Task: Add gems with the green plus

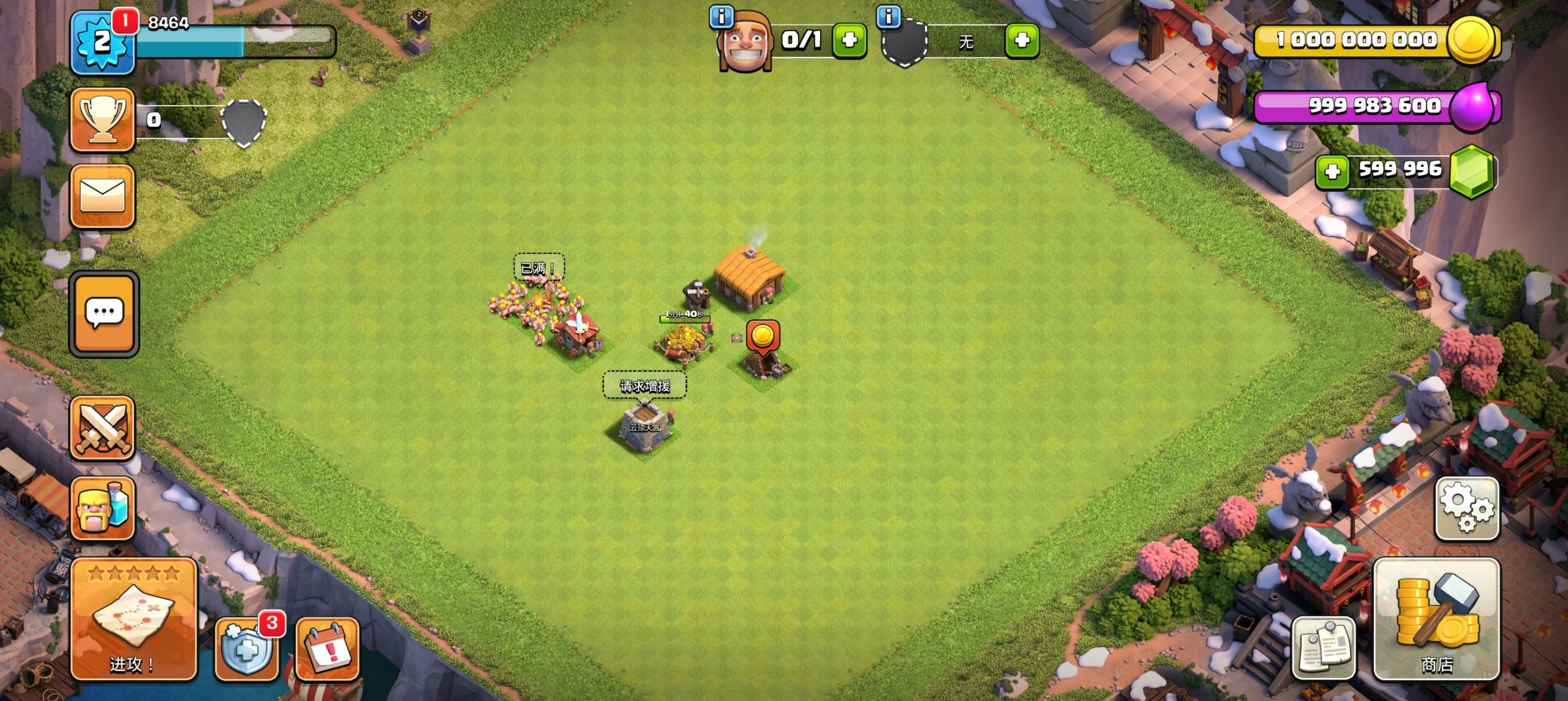Action: (1332, 171)
